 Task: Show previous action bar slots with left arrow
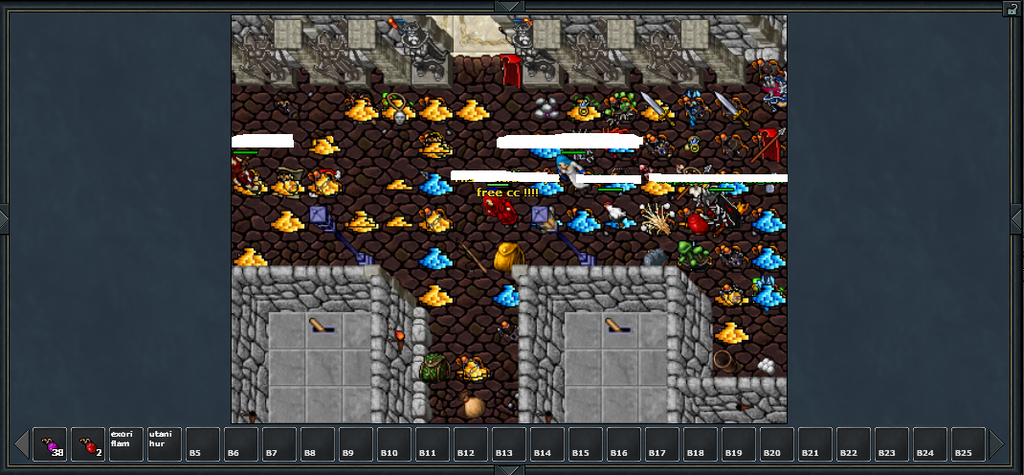pyautogui.click(x=21, y=444)
